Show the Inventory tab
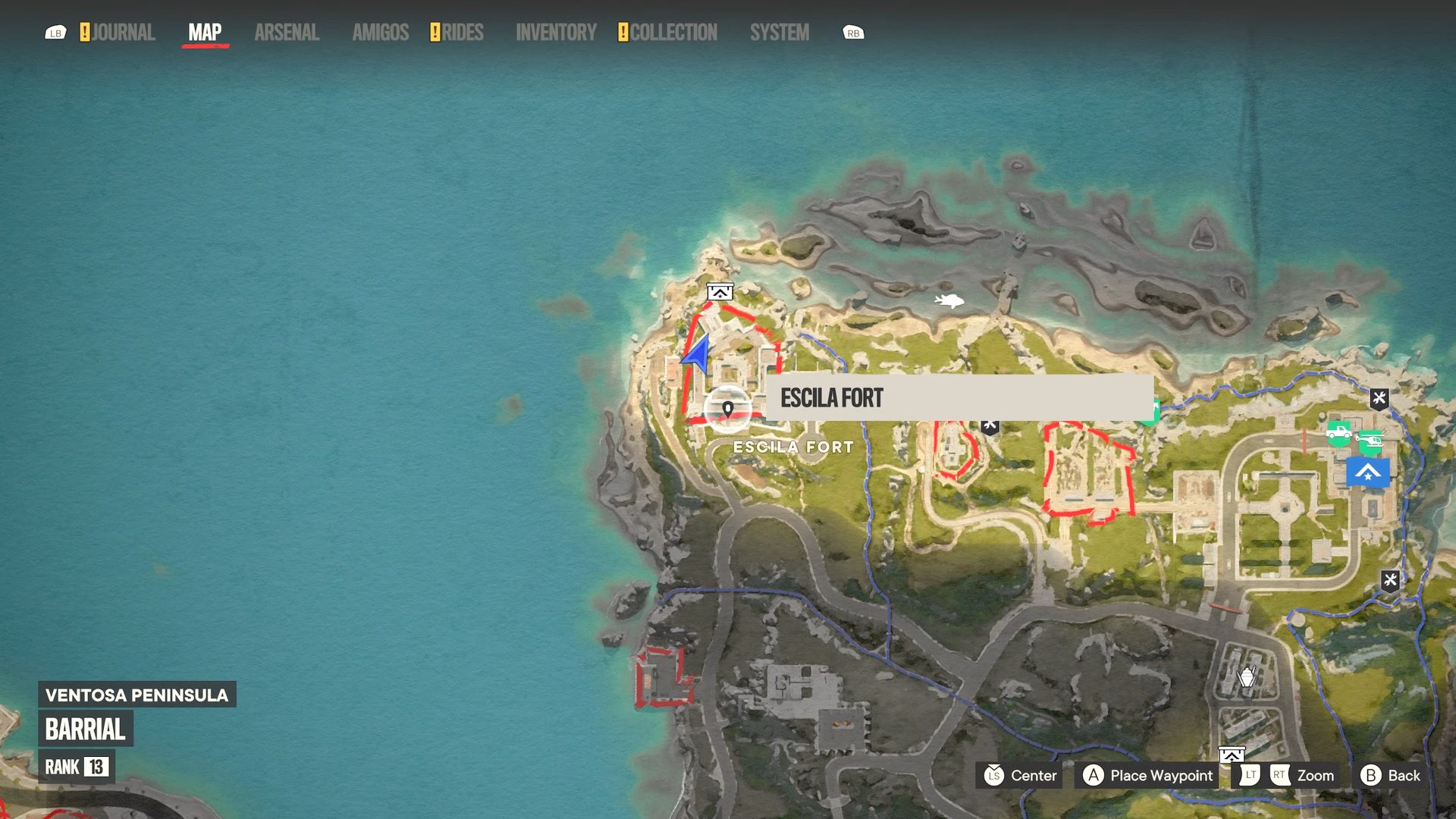Screen dimensions: 1456x819 (556, 33)
